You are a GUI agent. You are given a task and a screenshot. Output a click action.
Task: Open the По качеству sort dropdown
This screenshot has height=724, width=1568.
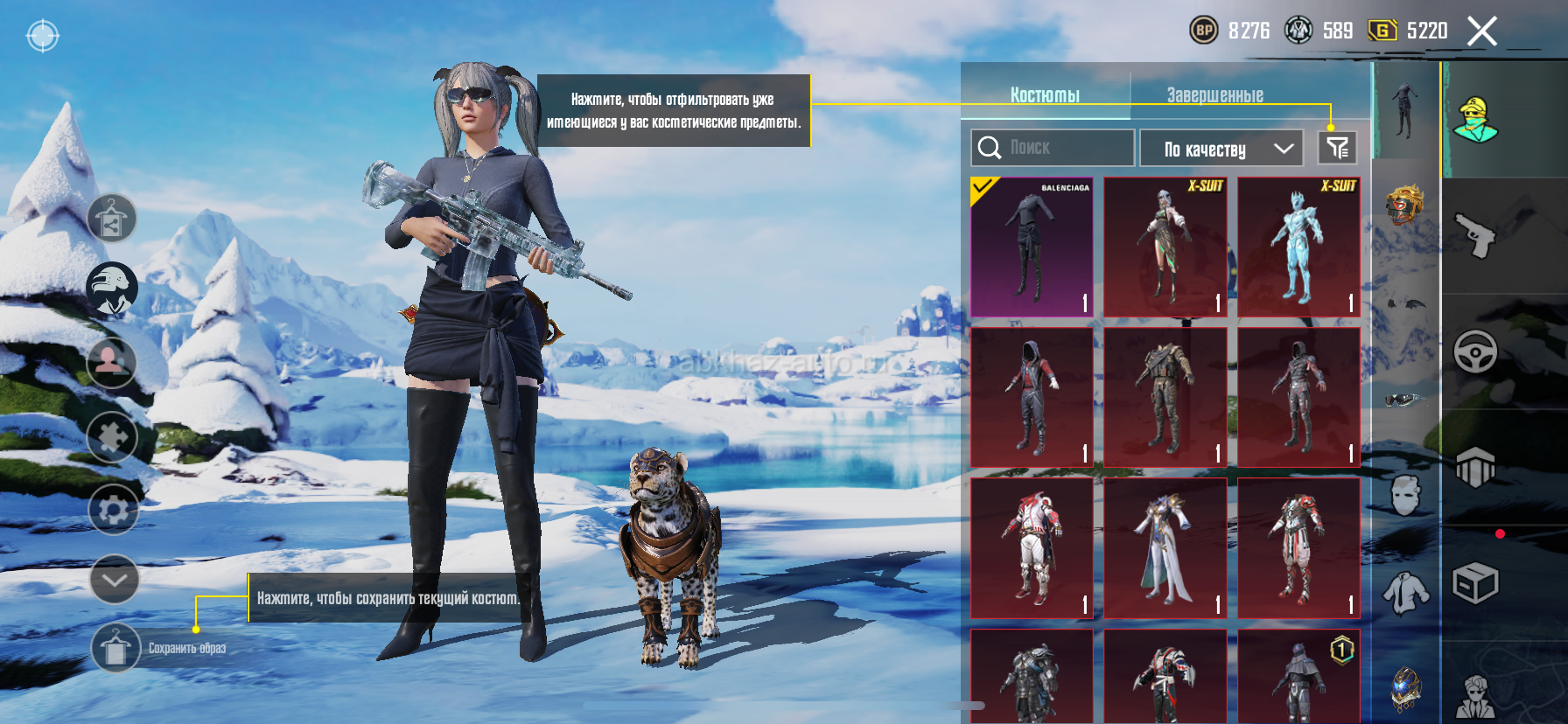click(x=1221, y=149)
